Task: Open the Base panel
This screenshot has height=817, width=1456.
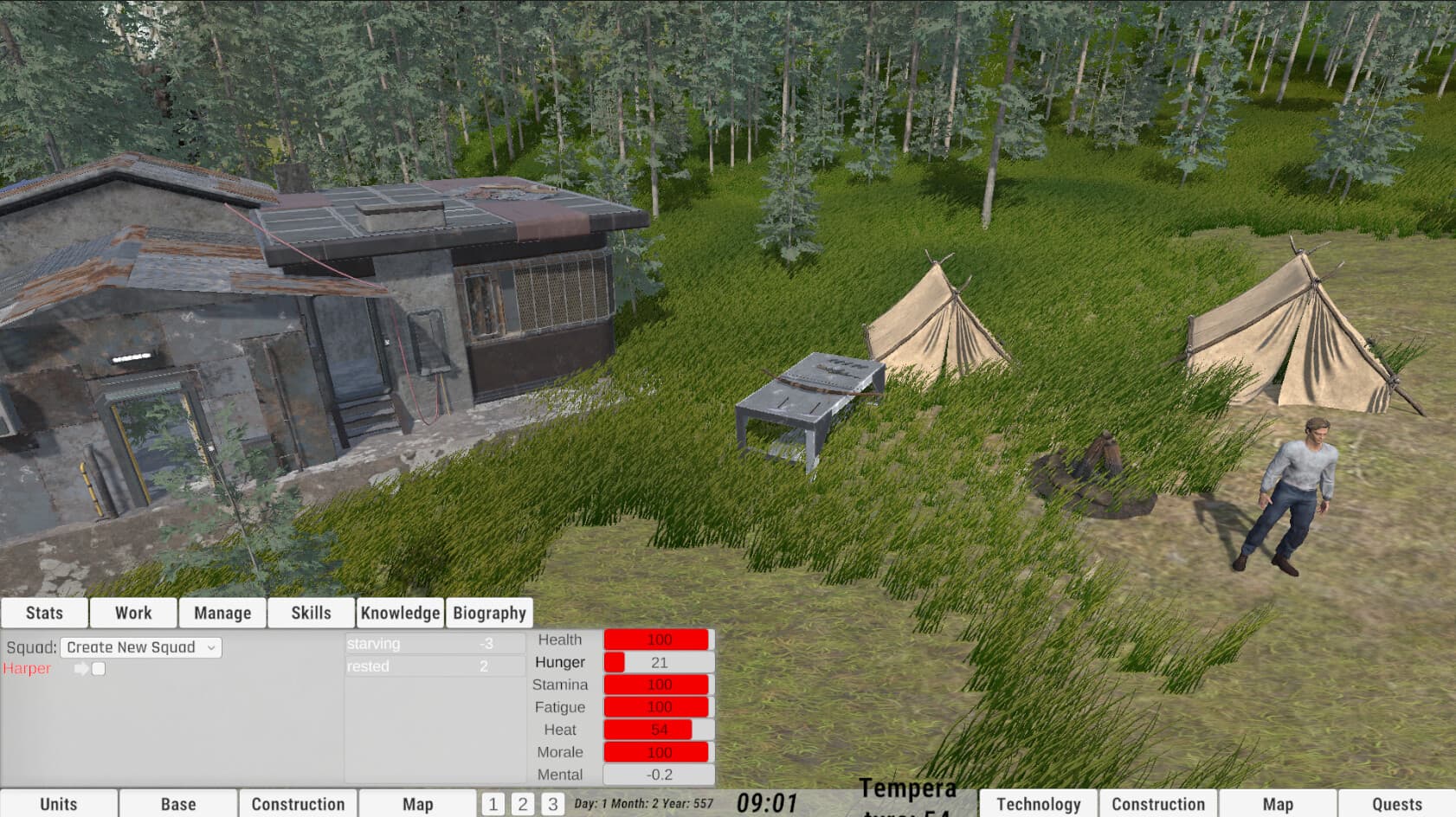Action: (177, 803)
